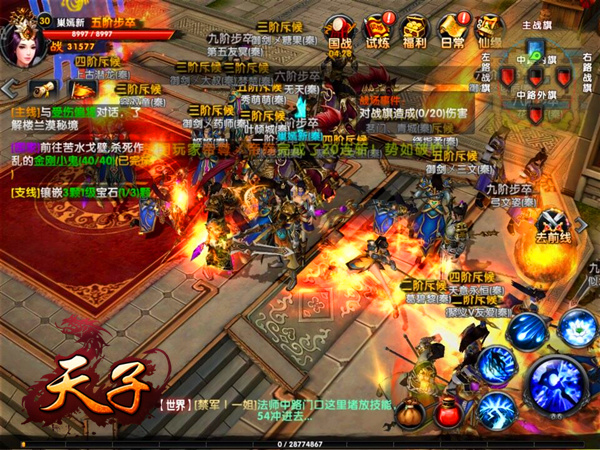
Task: Collapse the quest panel with left arrow
Action: click(x=9, y=88)
